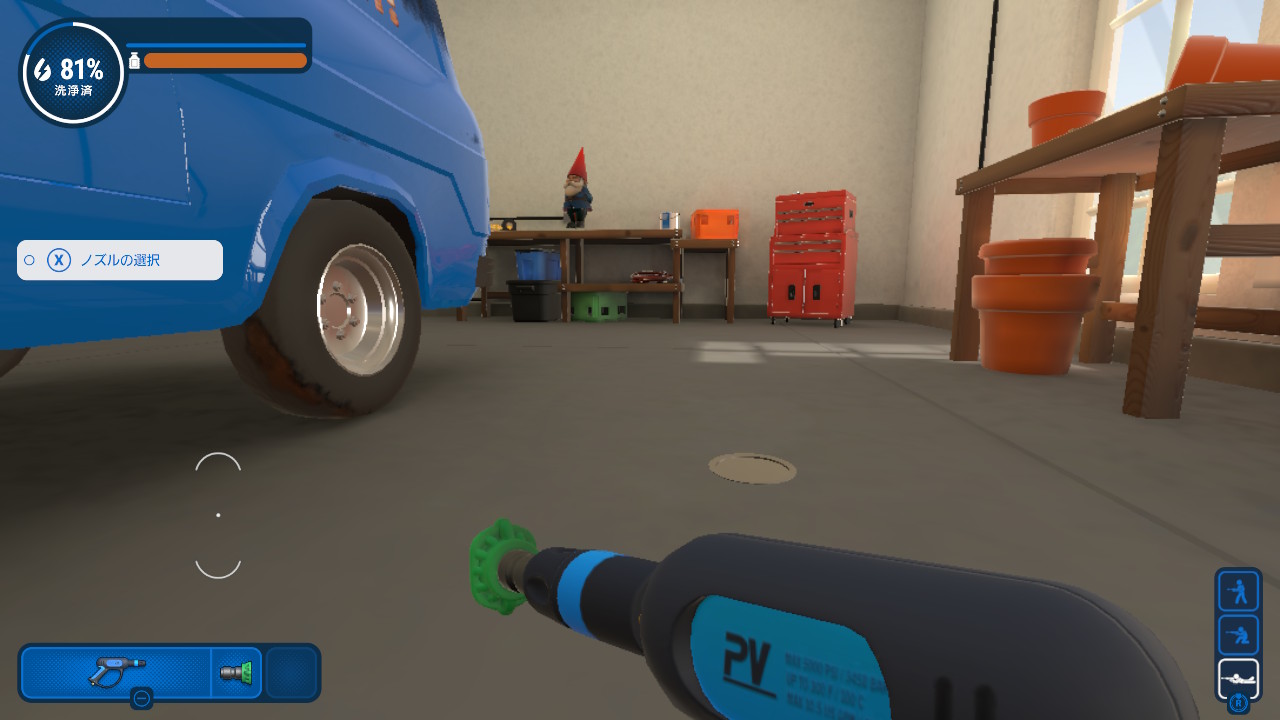
Task: Select the crouching stance icon
Action: (1238, 635)
